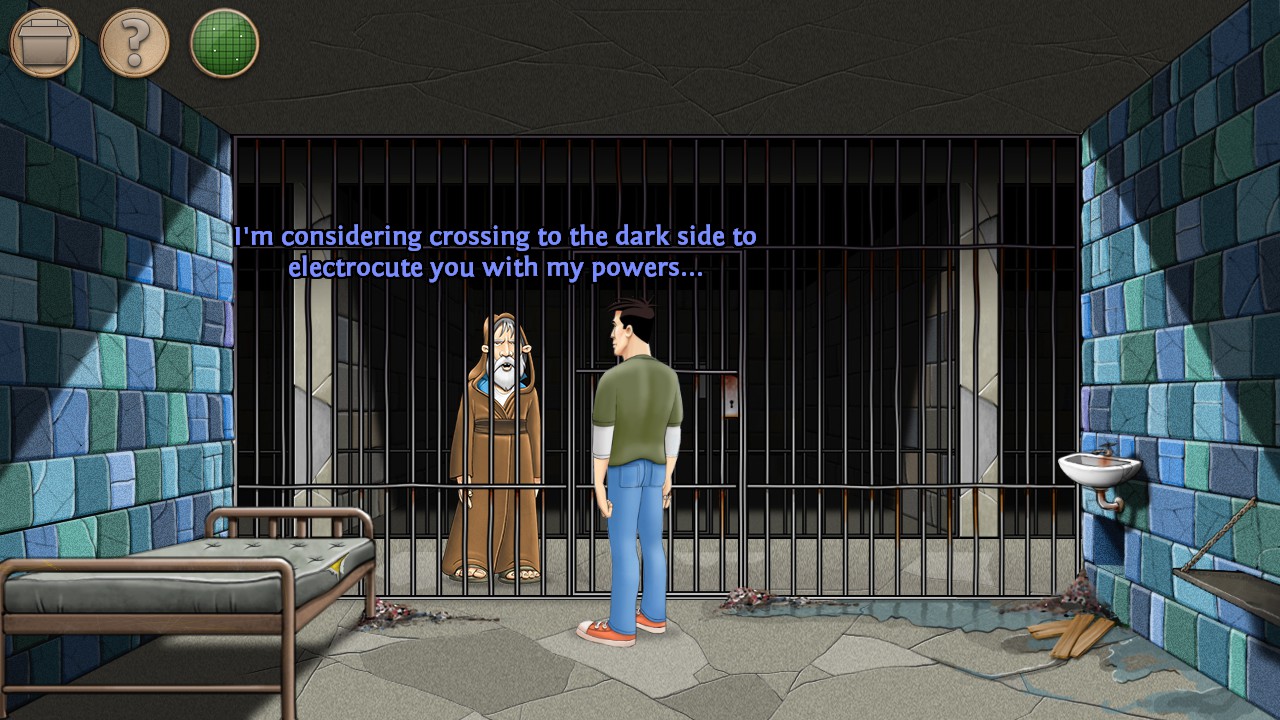1280x720 pixels.
Task: Open the green radar map icon
Action: [224, 41]
